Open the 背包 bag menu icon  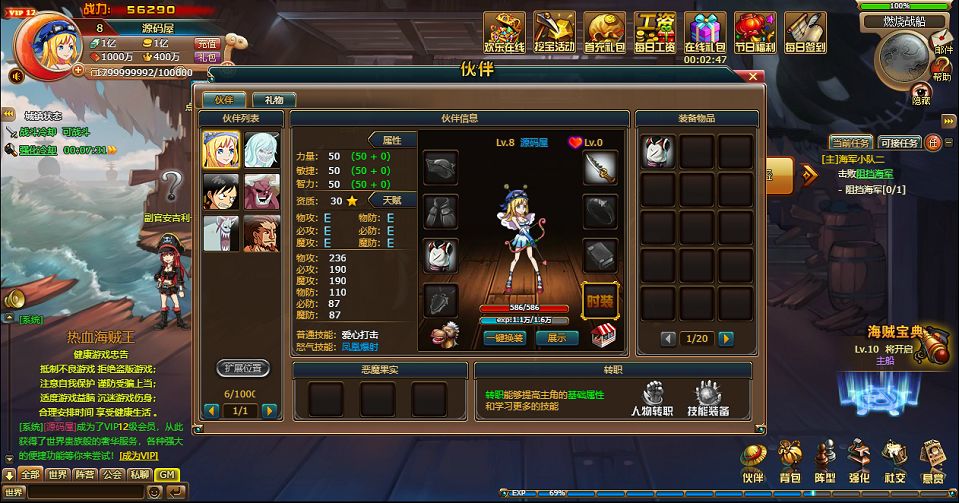[x=790, y=463]
